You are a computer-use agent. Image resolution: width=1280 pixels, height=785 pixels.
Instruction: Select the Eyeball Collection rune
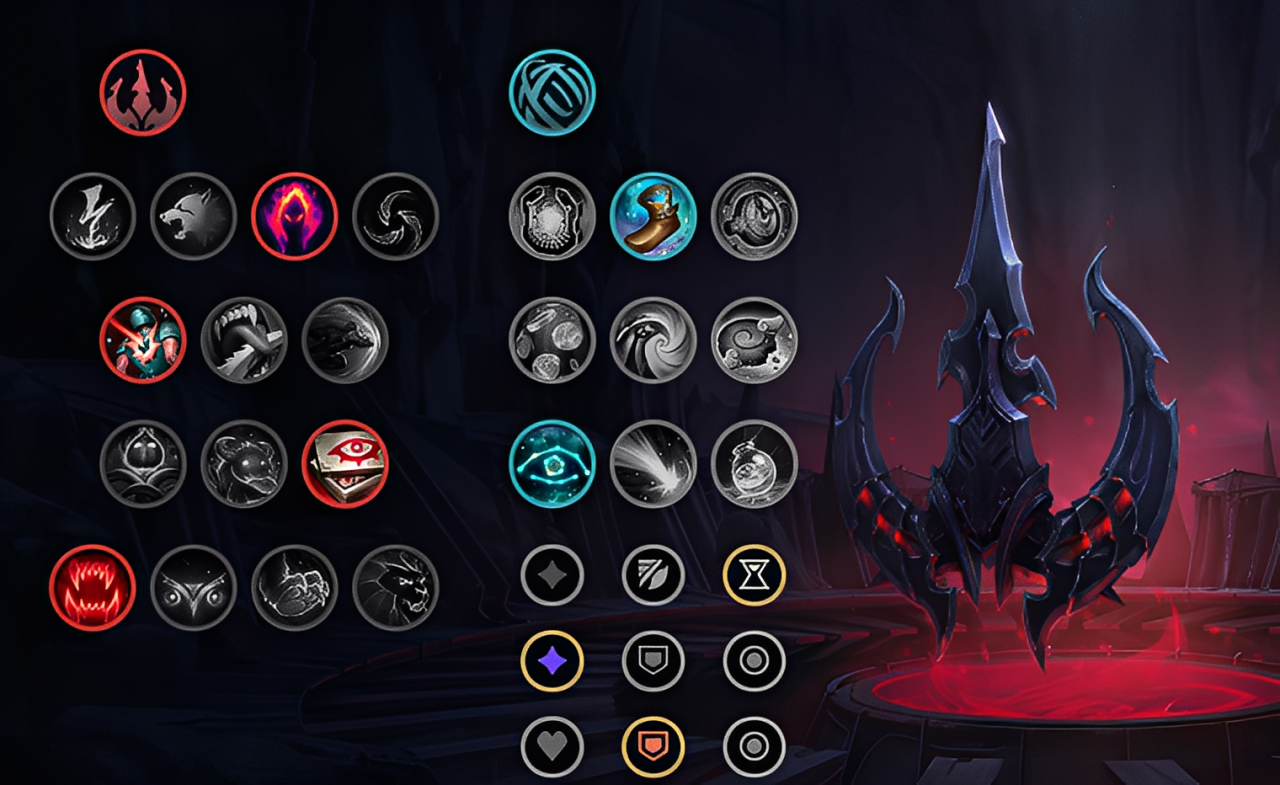pos(347,463)
